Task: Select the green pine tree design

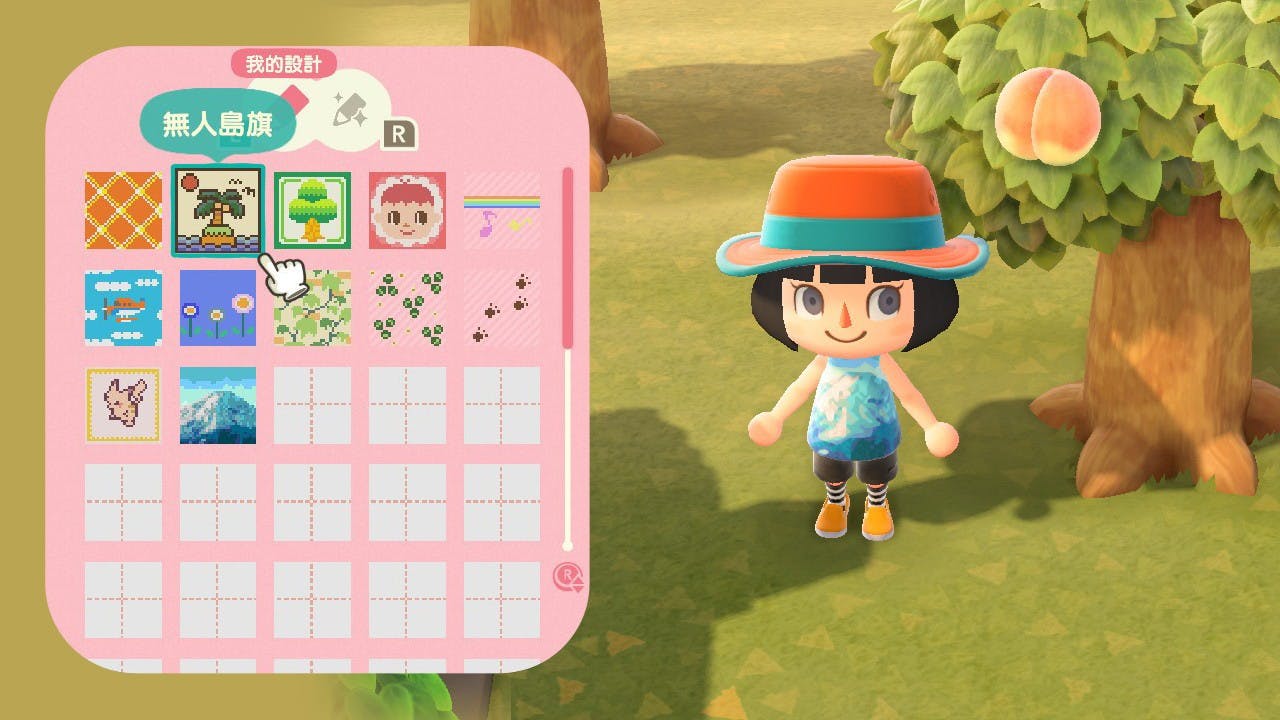Action: point(312,210)
